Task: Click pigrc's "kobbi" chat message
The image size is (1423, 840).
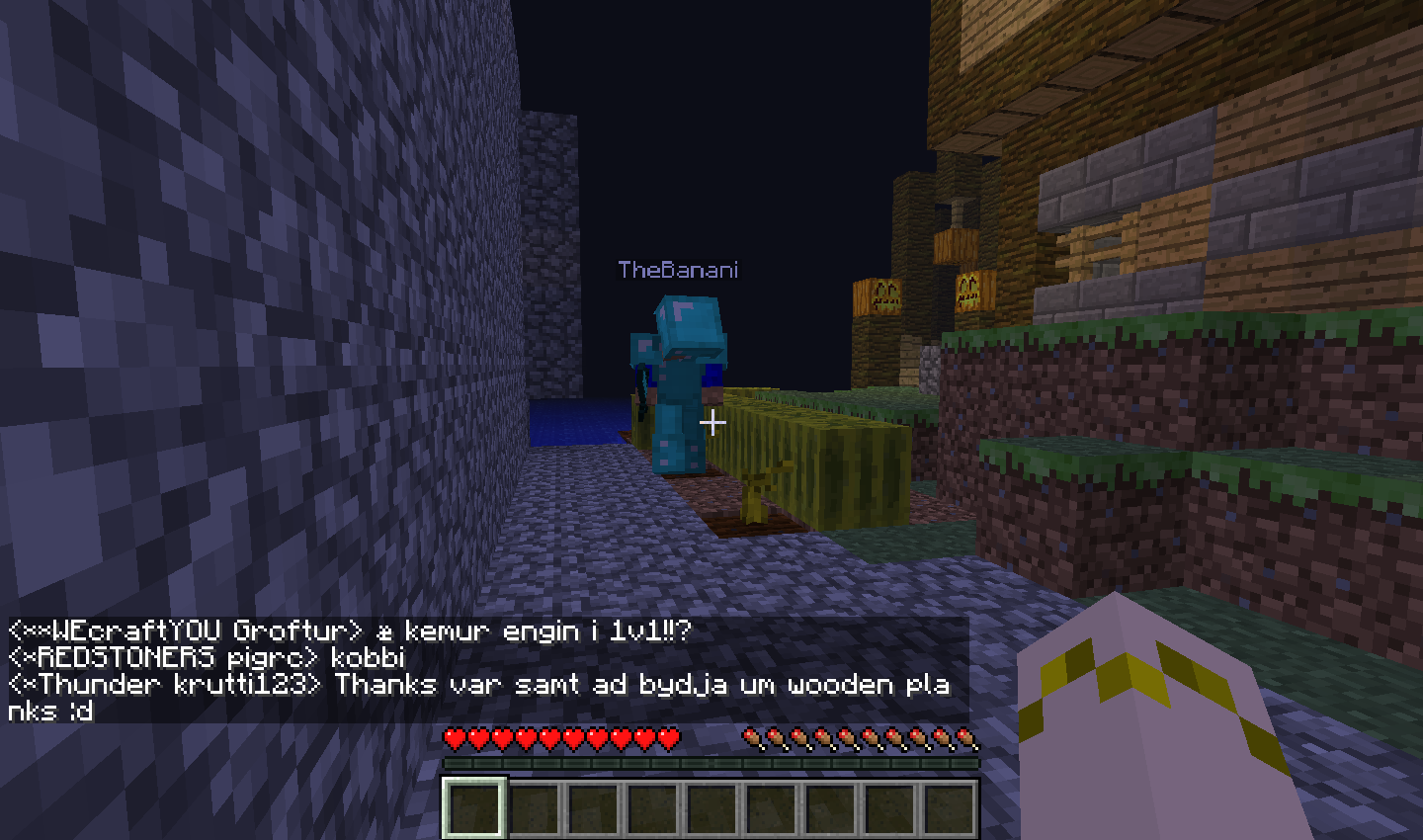Action: pyautogui.click(x=208, y=658)
